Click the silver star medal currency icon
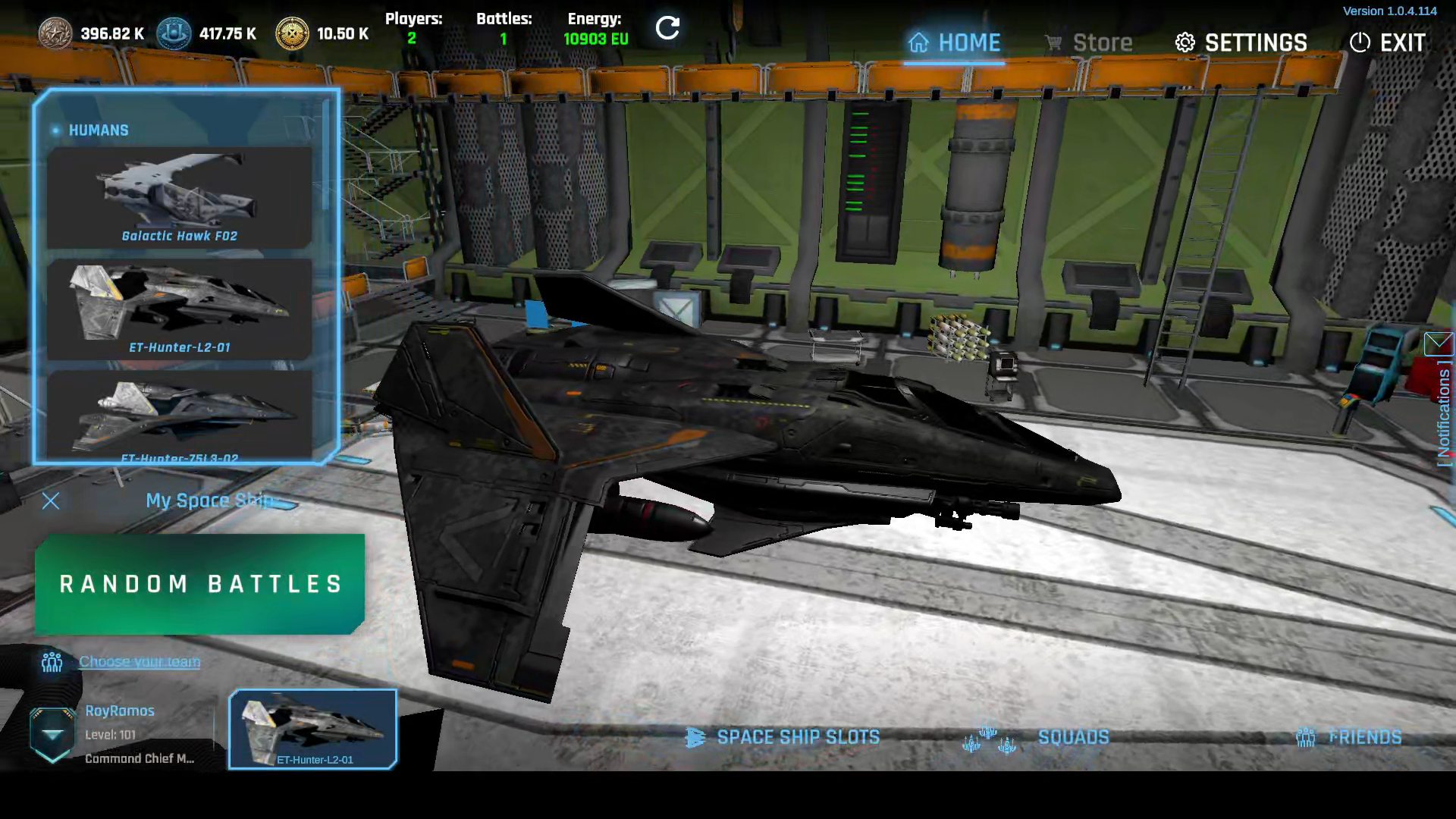 click(x=55, y=34)
